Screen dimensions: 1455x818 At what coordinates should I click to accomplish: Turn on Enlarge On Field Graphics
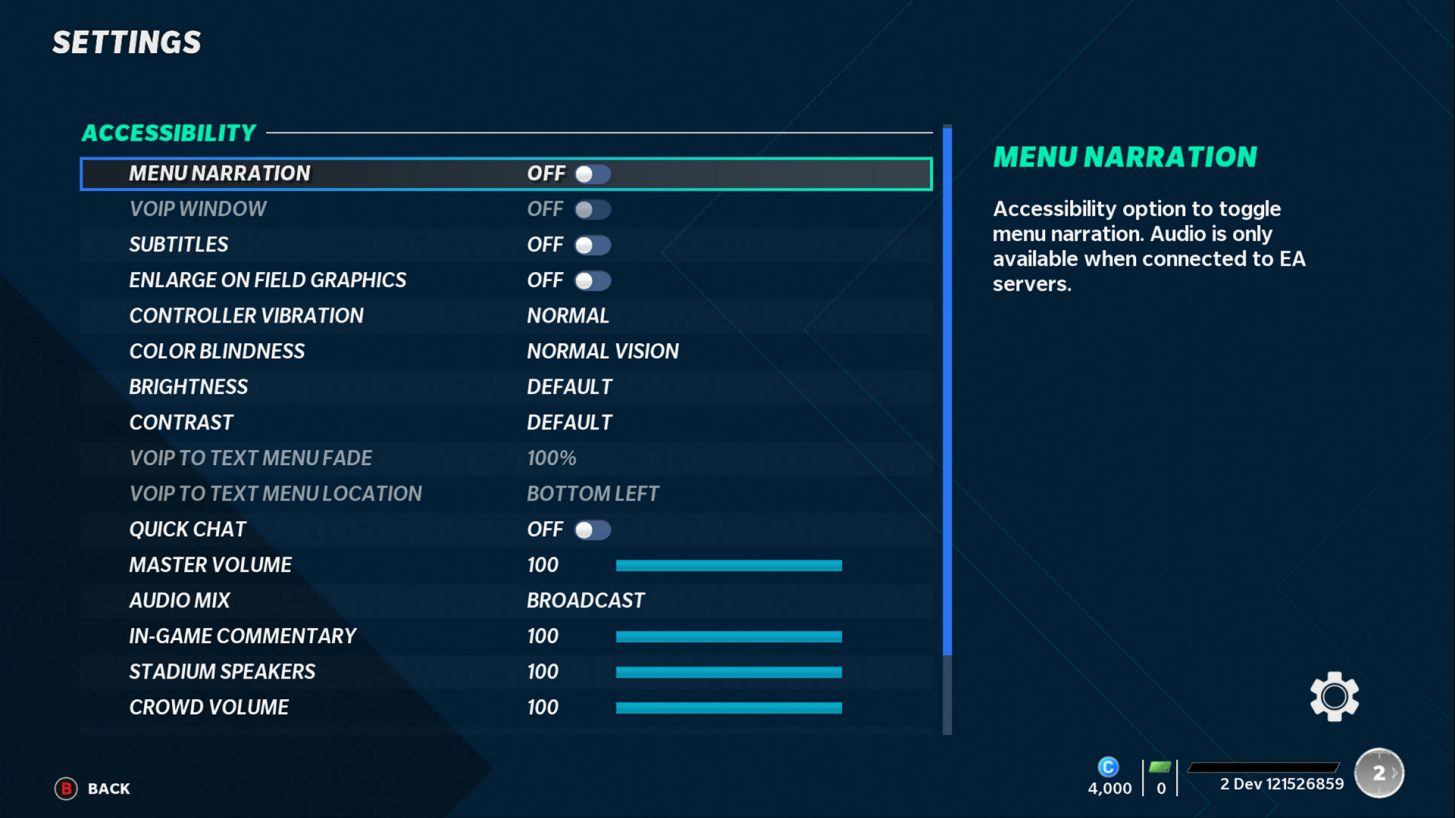(x=592, y=280)
